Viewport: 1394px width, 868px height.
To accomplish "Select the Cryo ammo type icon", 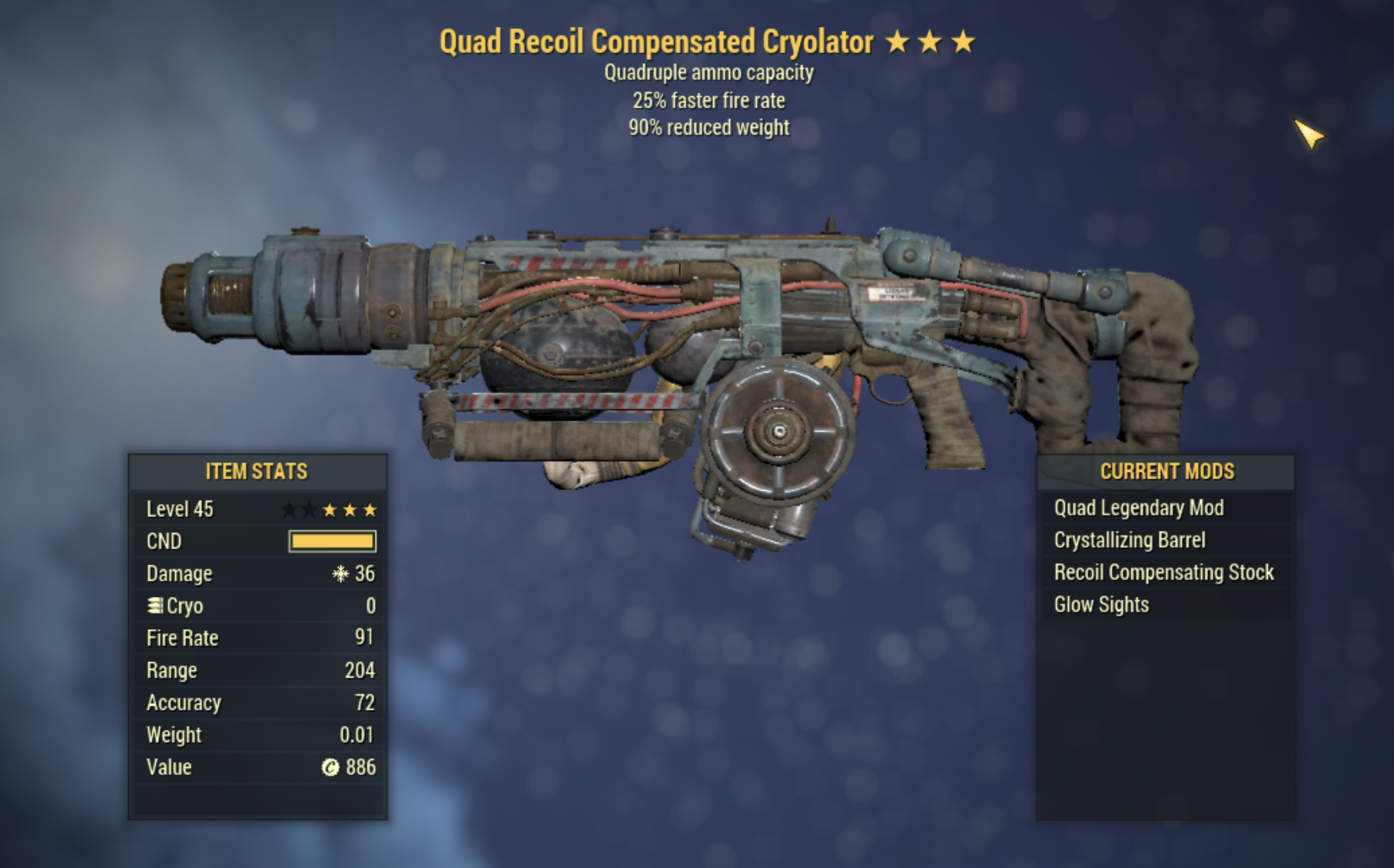I will [x=154, y=606].
